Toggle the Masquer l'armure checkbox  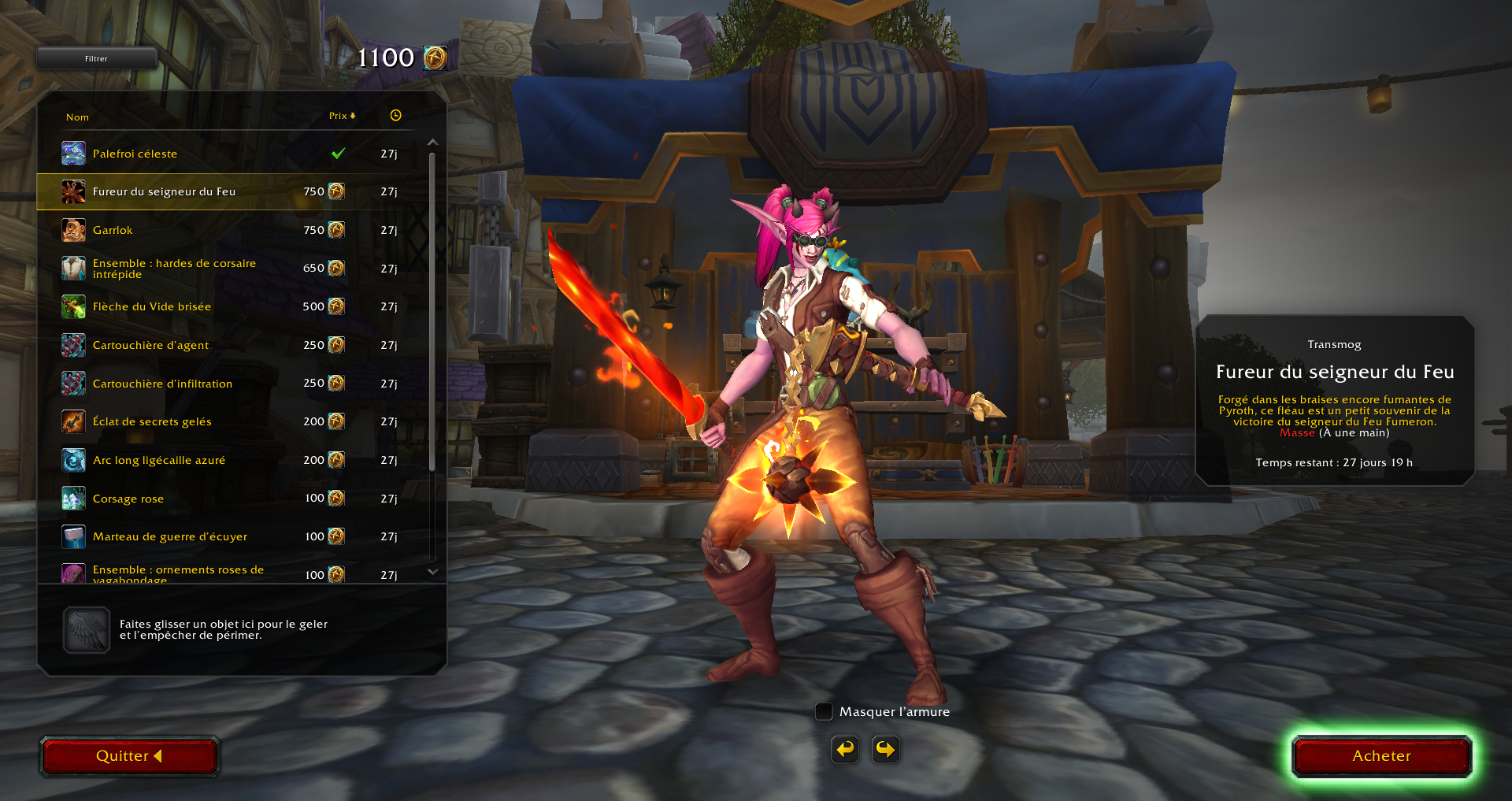tap(824, 712)
